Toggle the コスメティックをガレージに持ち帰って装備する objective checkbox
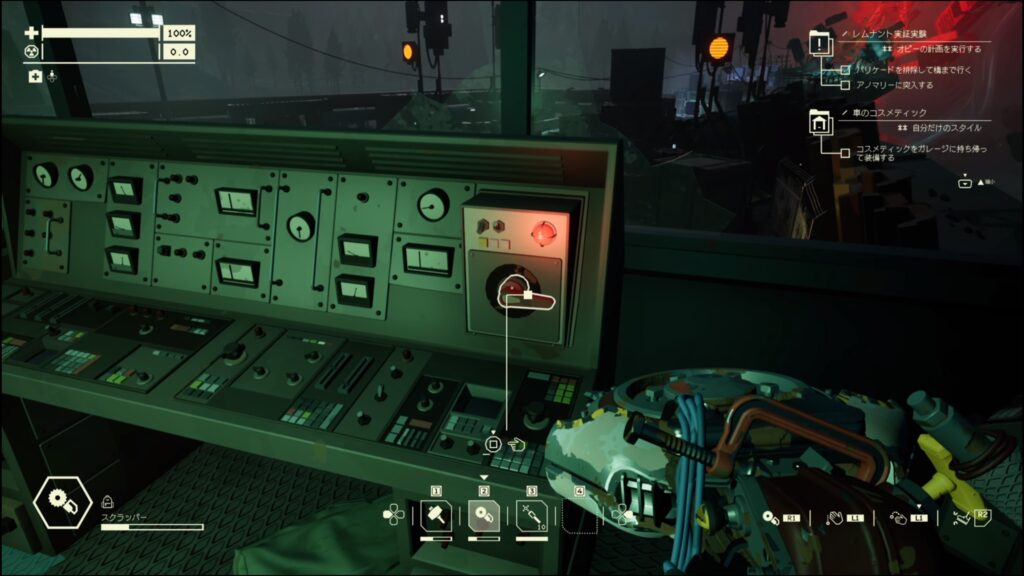This screenshot has width=1024, height=576. pos(846,151)
